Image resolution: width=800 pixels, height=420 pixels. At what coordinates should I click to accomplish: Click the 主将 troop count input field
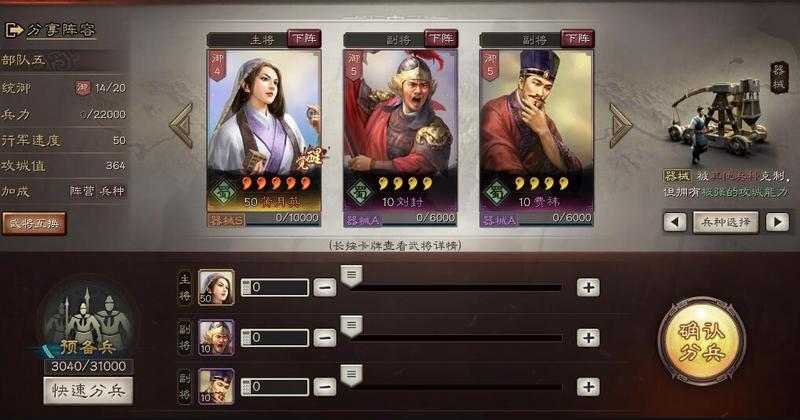278,288
